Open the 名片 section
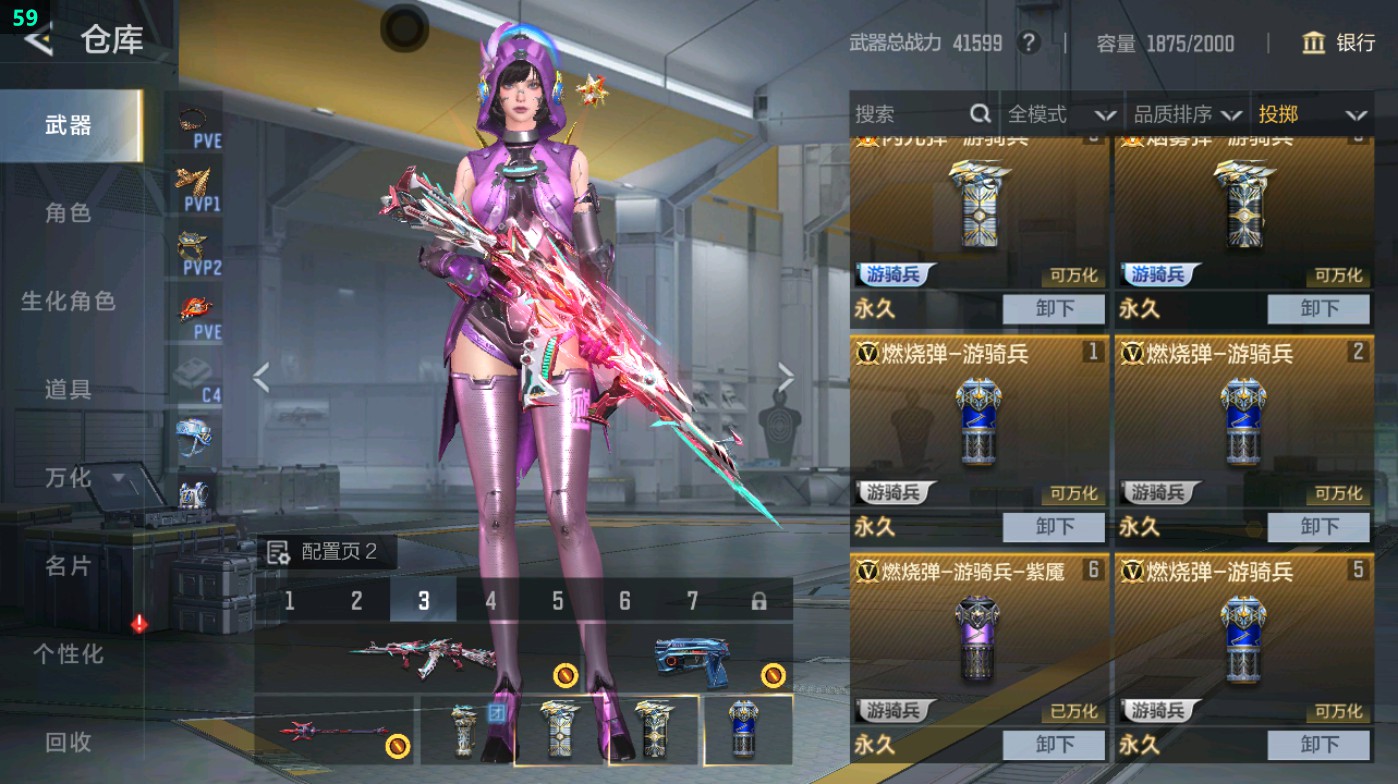 (68, 566)
